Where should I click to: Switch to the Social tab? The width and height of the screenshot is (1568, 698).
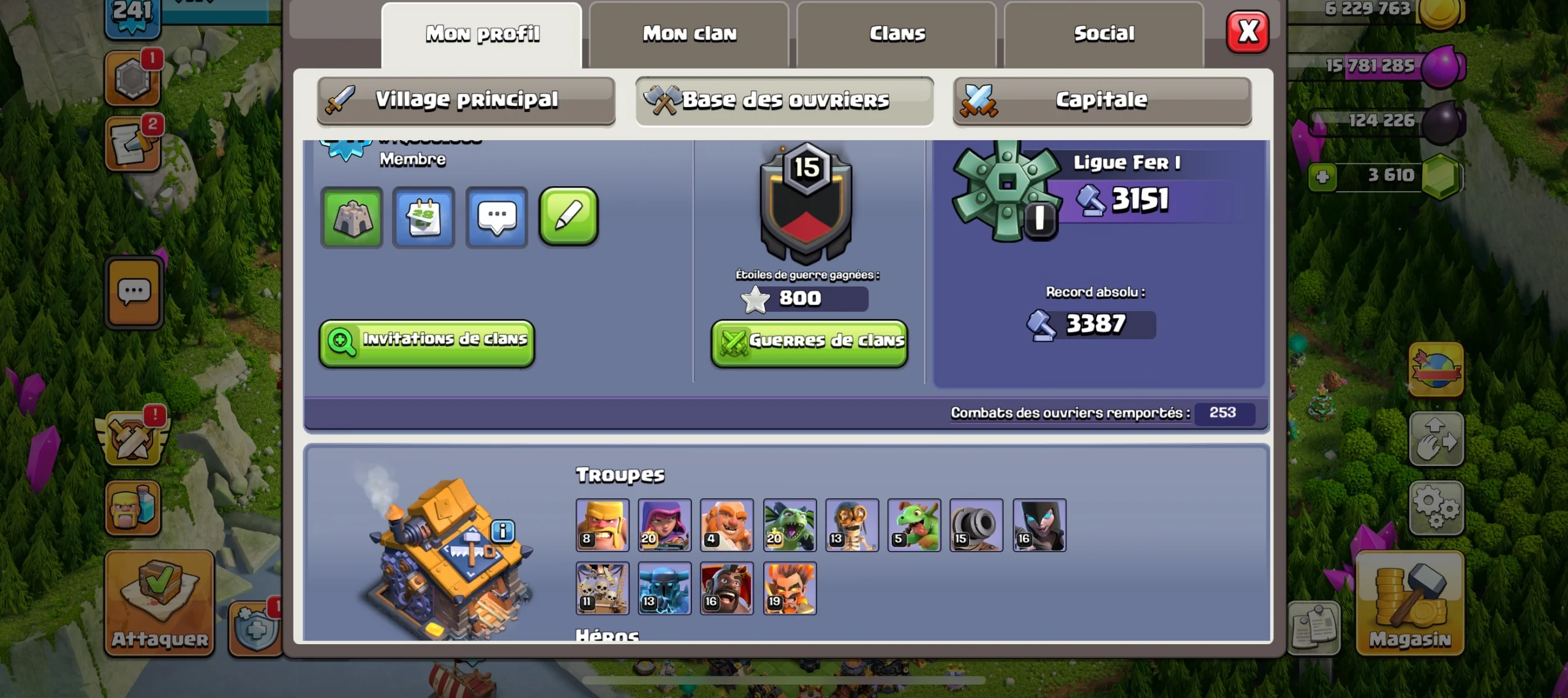click(1102, 34)
